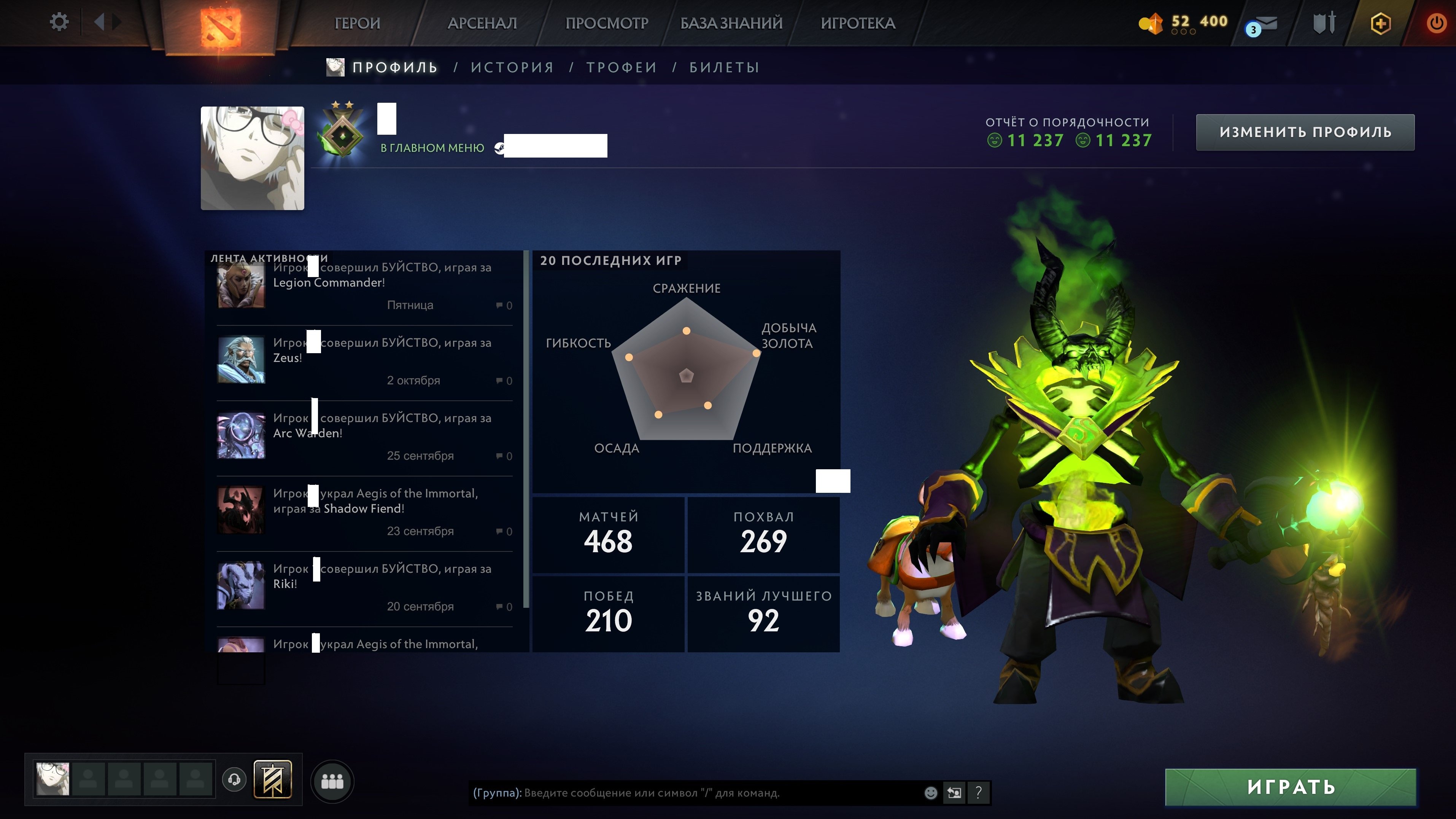Open the mail notifications icon
This screenshot has height=819, width=1456.
1262,25
